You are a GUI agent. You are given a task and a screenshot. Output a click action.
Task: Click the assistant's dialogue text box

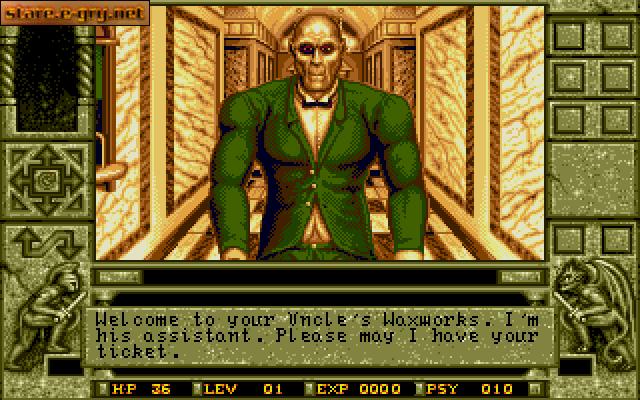[320, 335]
